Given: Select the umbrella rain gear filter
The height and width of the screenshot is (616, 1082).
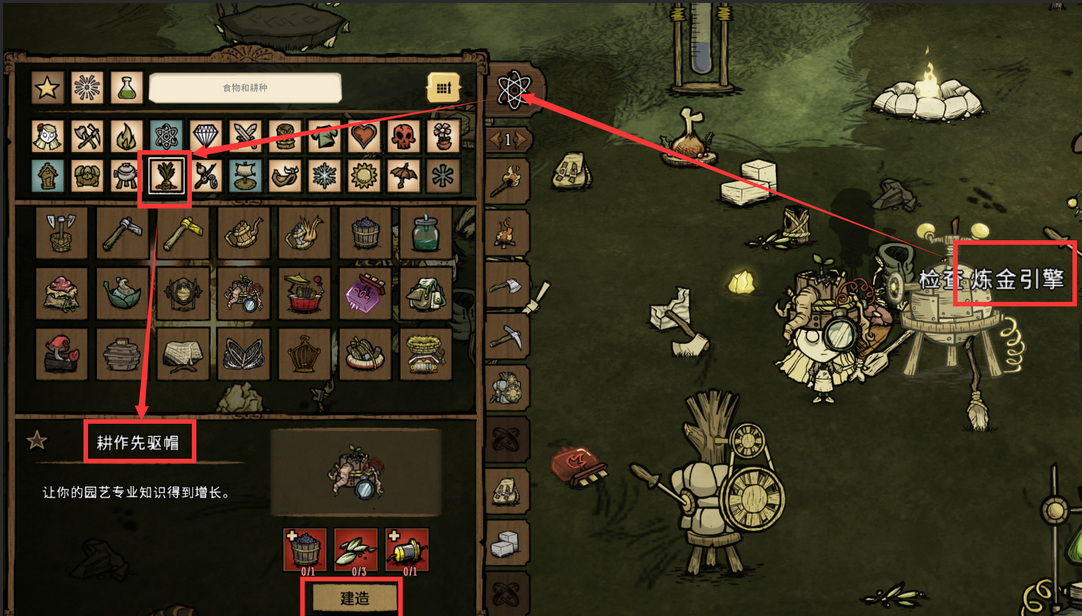Looking at the screenshot, I should click(x=403, y=176).
